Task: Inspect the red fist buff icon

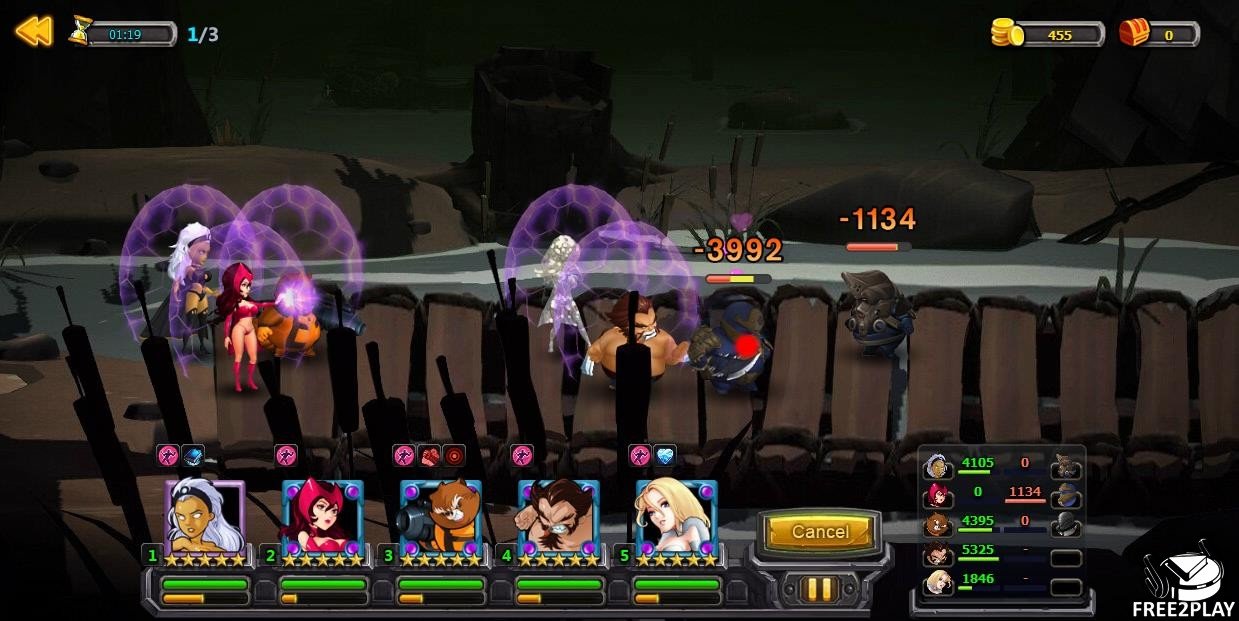Action: coord(429,456)
